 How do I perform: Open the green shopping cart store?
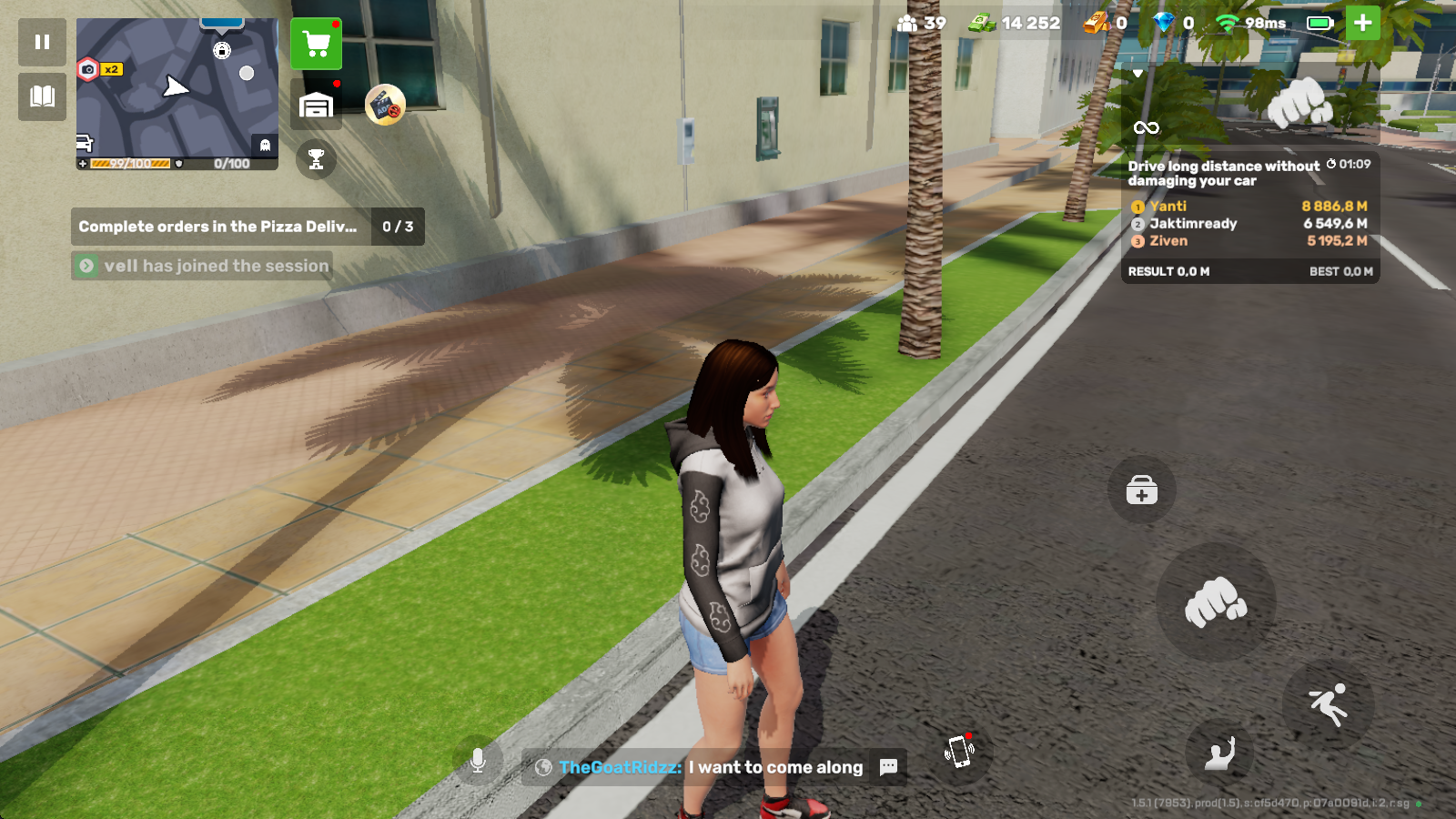pyautogui.click(x=316, y=44)
